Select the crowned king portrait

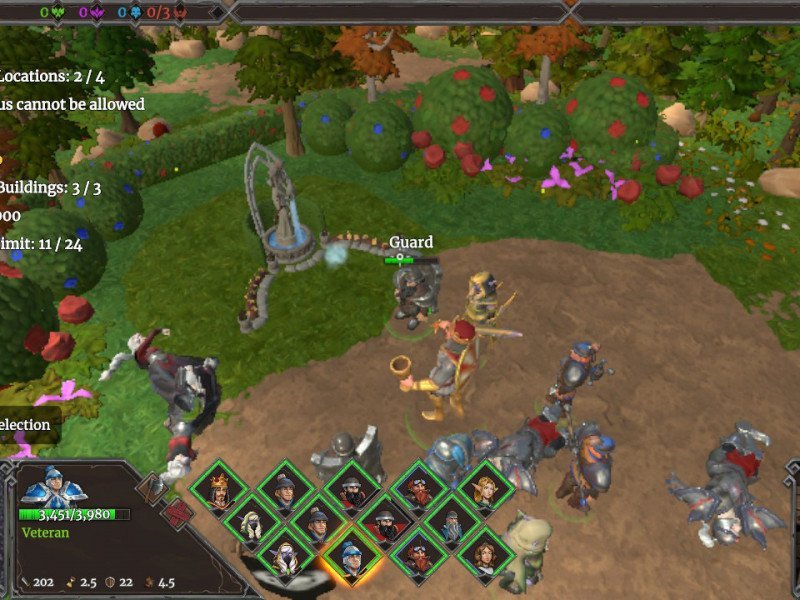(219, 489)
